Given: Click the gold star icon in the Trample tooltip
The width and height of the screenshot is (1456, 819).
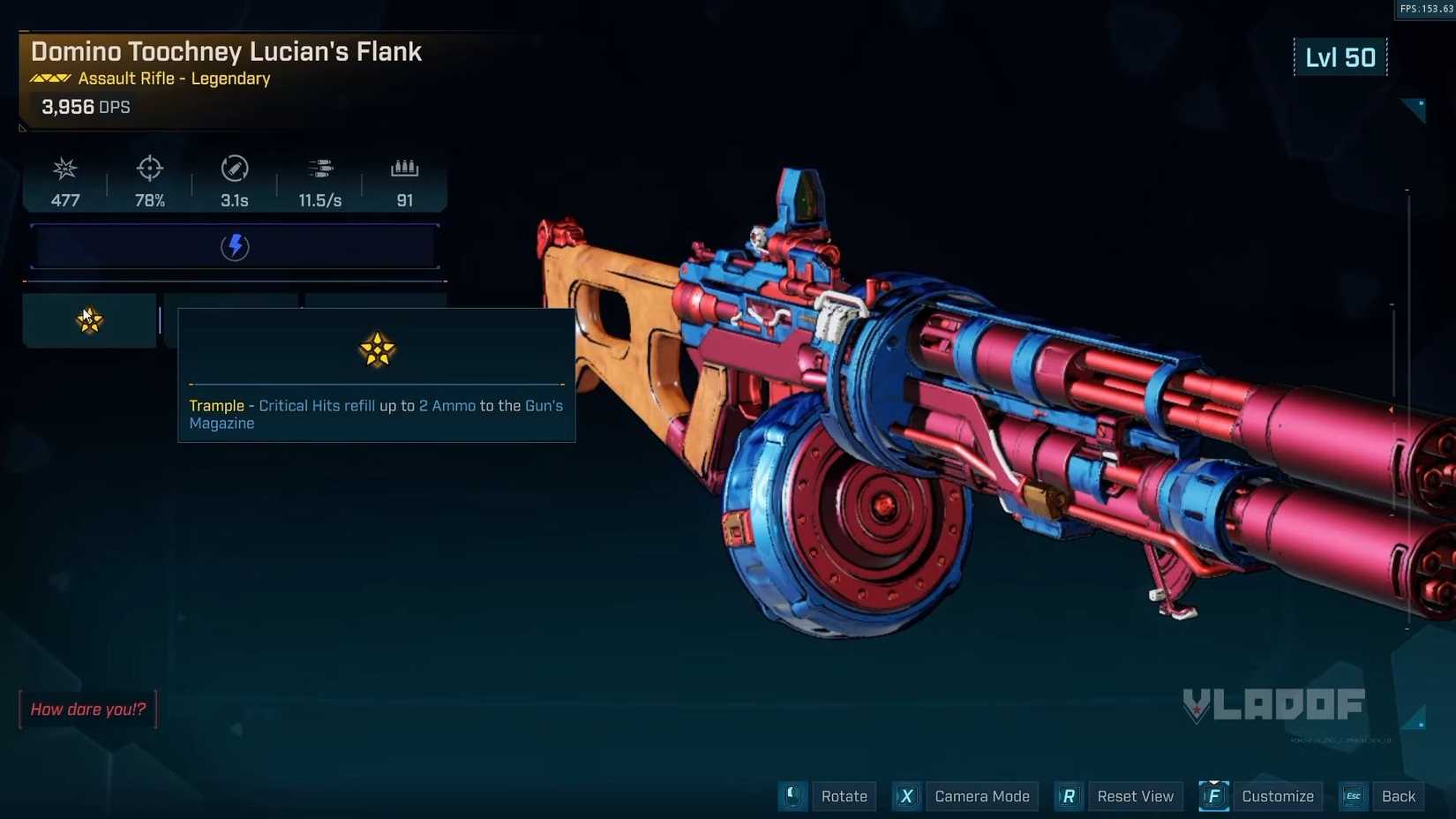Looking at the screenshot, I should tap(377, 349).
